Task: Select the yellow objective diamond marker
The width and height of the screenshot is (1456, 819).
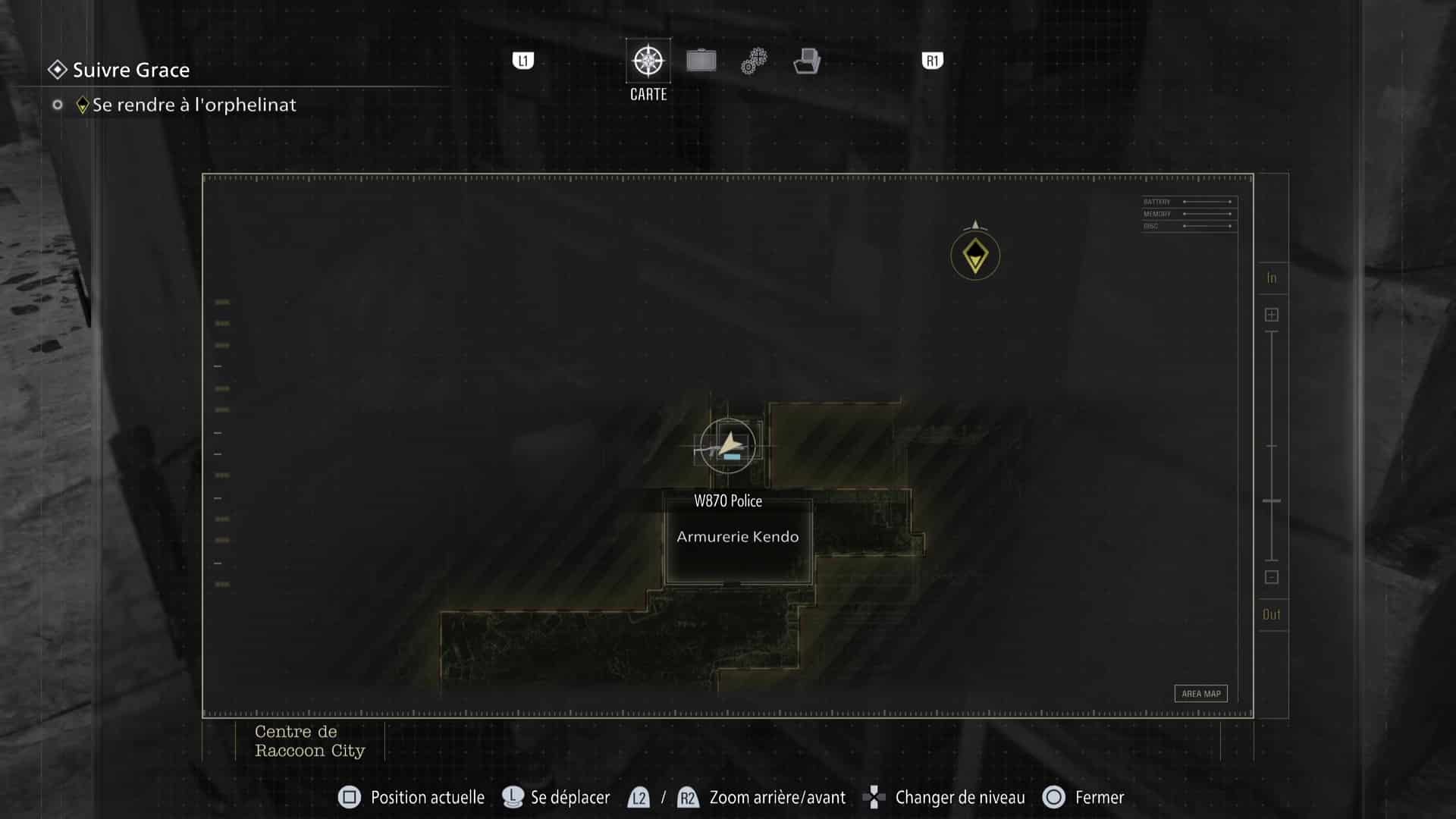Action: pyautogui.click(x=974, y=256)
